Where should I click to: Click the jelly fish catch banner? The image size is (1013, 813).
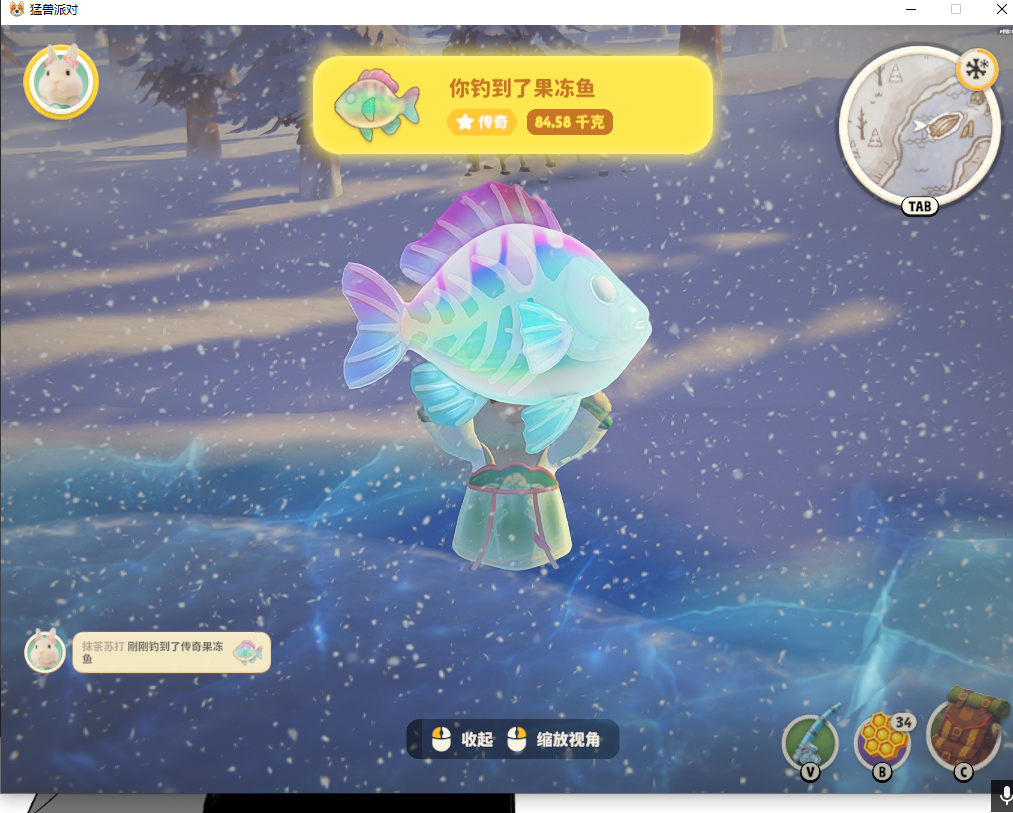point(512,105)
